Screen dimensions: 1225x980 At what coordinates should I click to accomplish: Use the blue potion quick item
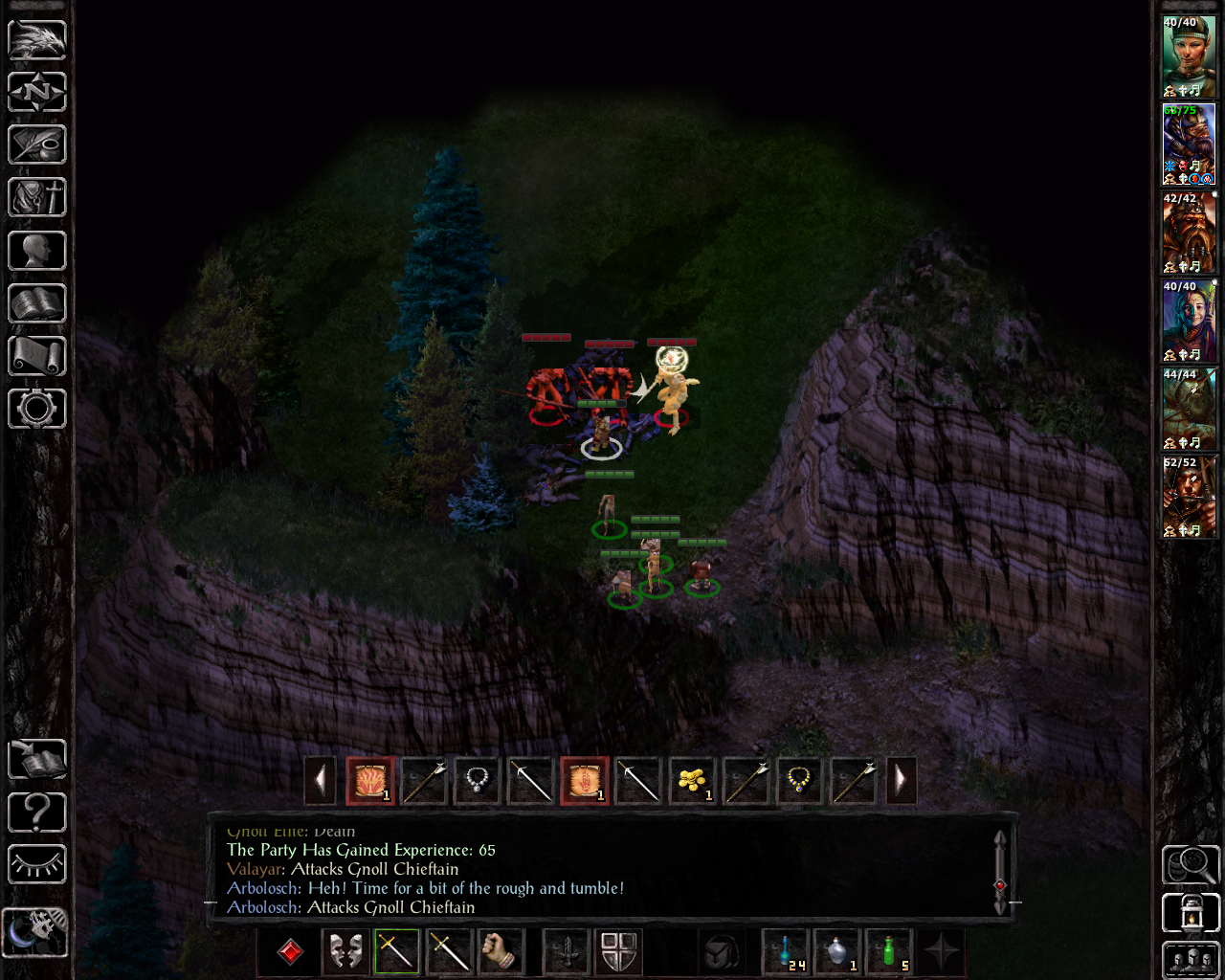[x=787, y=951]
